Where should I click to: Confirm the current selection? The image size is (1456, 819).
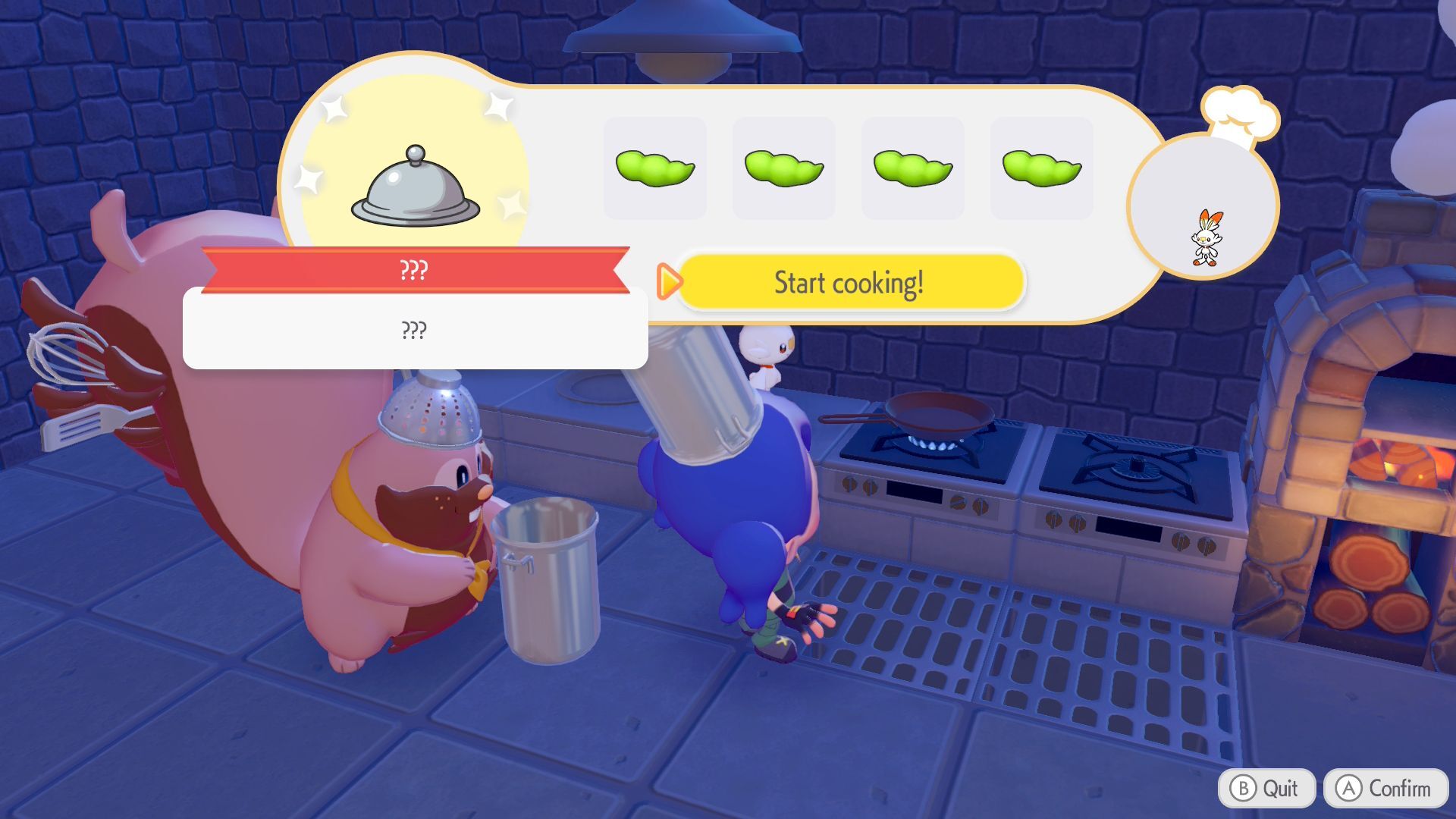click(1385, 789)
